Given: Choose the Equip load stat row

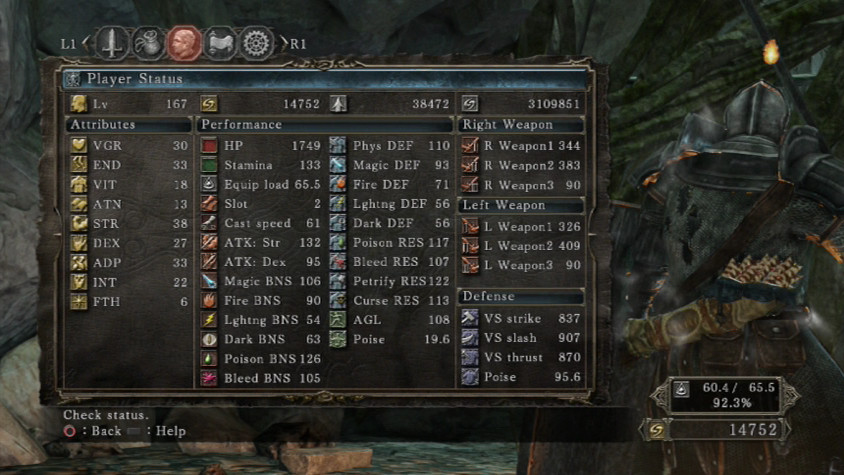Looking at the screenshot, I should tap(260, 185).
